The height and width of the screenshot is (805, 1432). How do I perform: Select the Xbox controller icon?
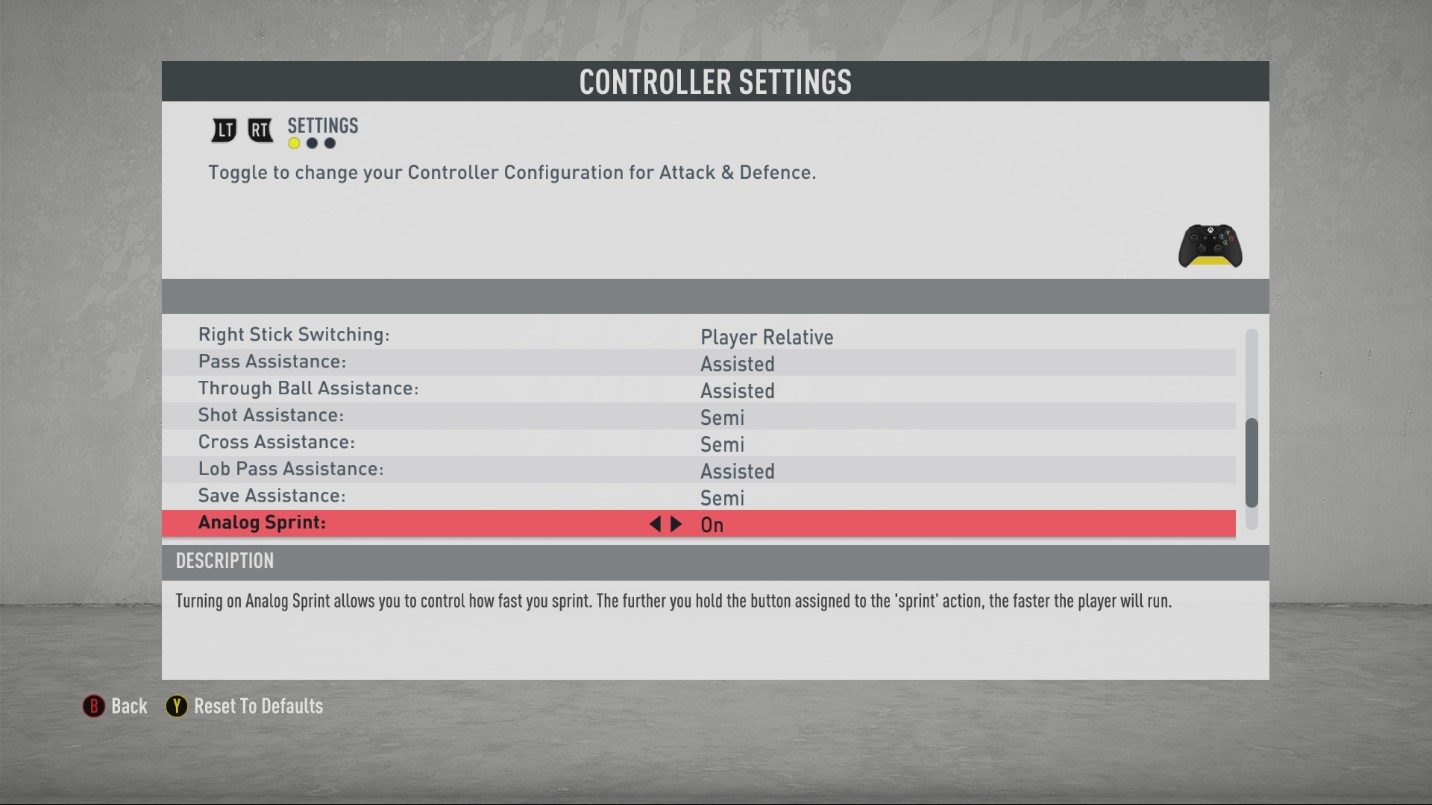pyautogui.click(x=1209, y=245)
